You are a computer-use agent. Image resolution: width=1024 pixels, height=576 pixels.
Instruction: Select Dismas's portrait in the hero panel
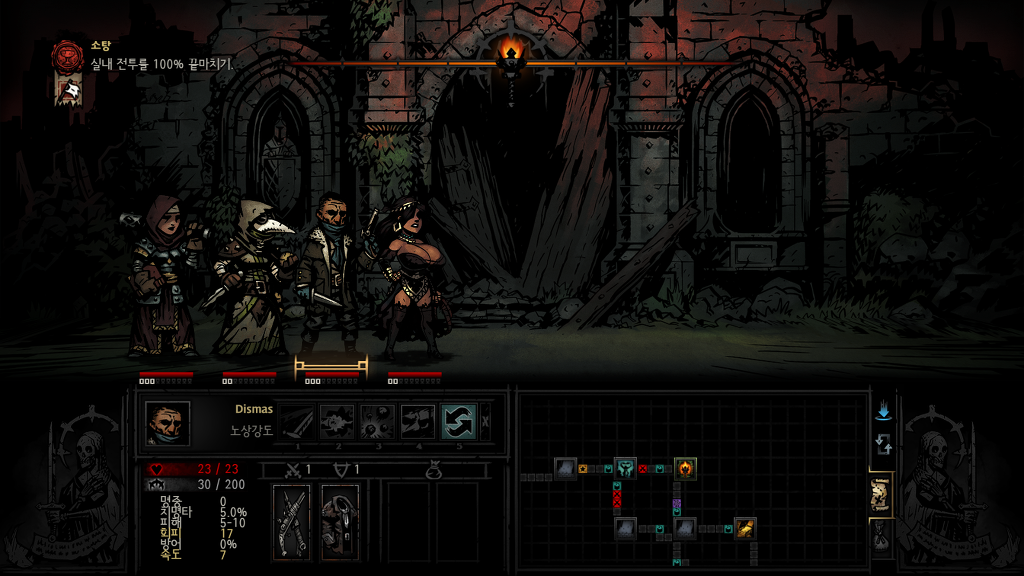167,422
